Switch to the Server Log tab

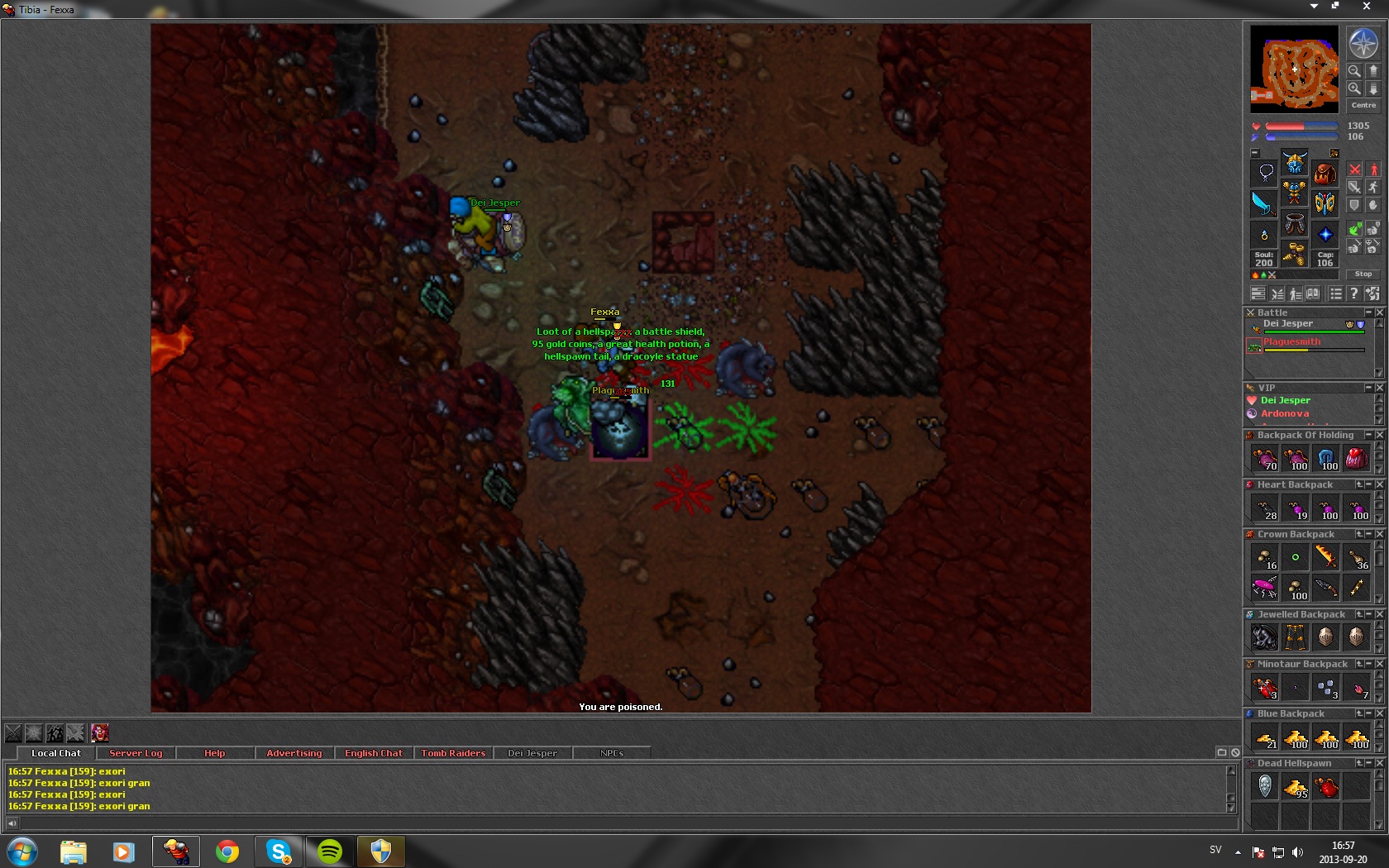pos(136,753)
